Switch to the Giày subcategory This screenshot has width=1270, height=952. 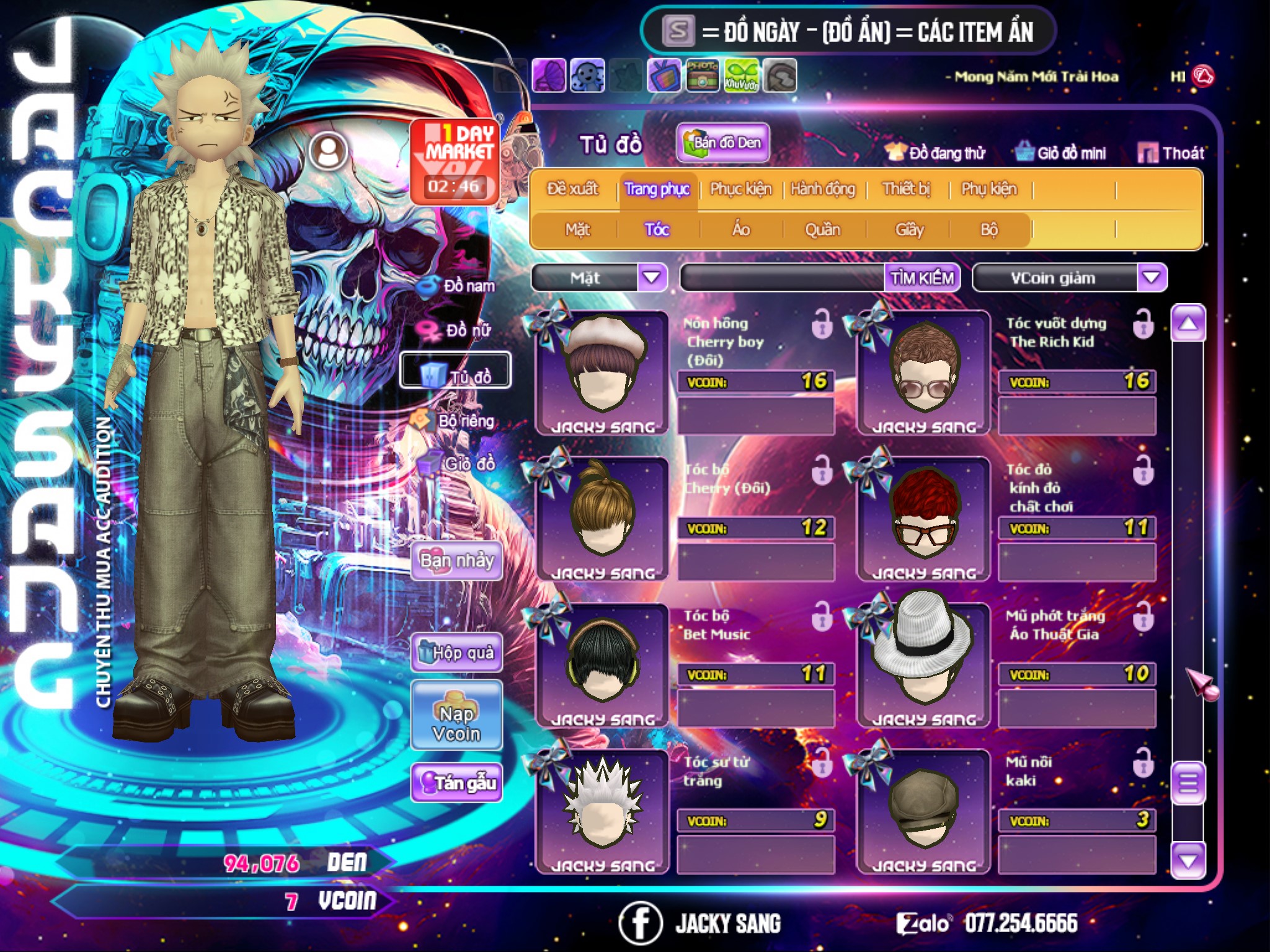pyautogui.click(x=909, y=230)
